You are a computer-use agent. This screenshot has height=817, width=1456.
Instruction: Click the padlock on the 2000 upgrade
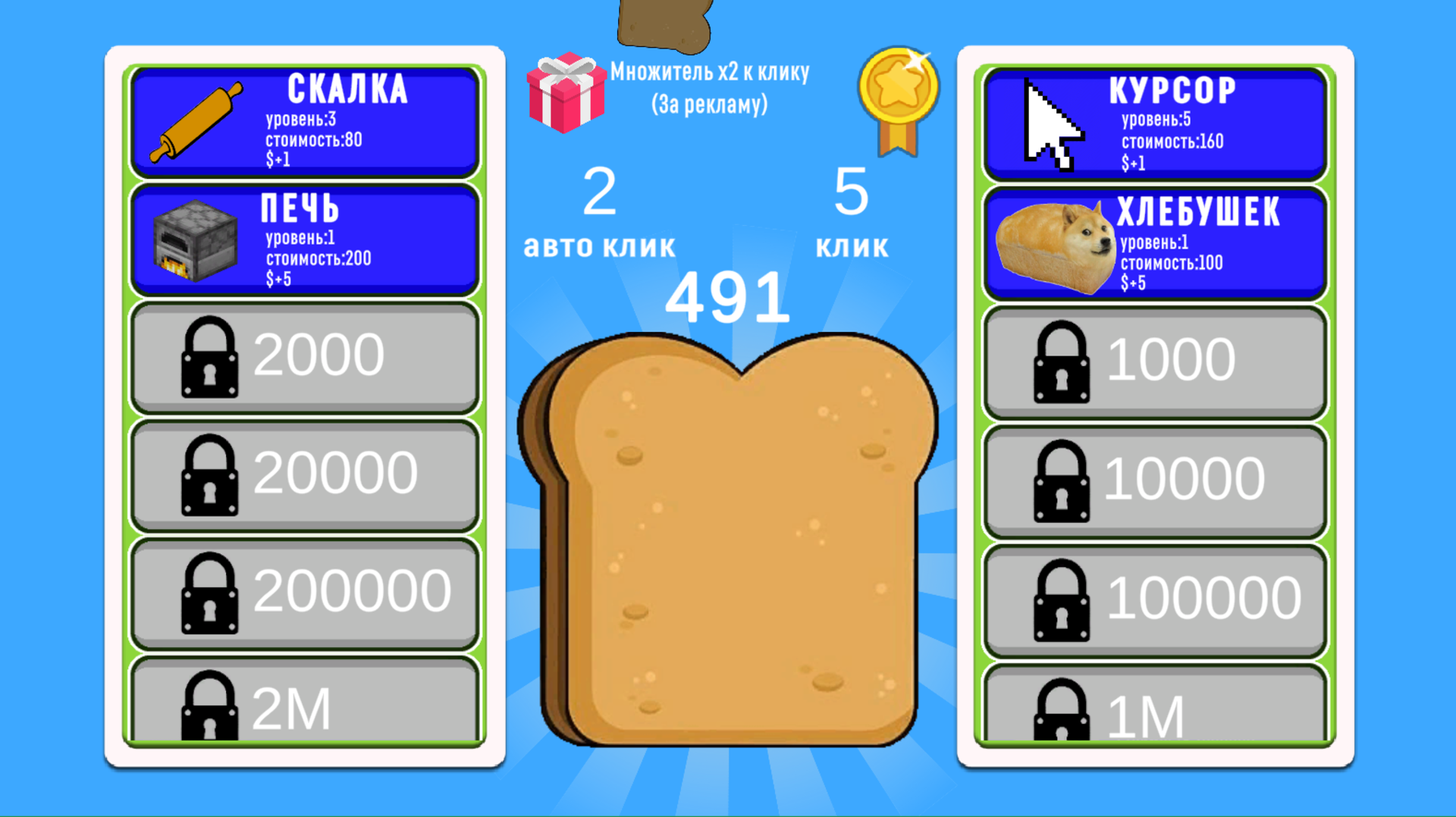click(209, 356)
